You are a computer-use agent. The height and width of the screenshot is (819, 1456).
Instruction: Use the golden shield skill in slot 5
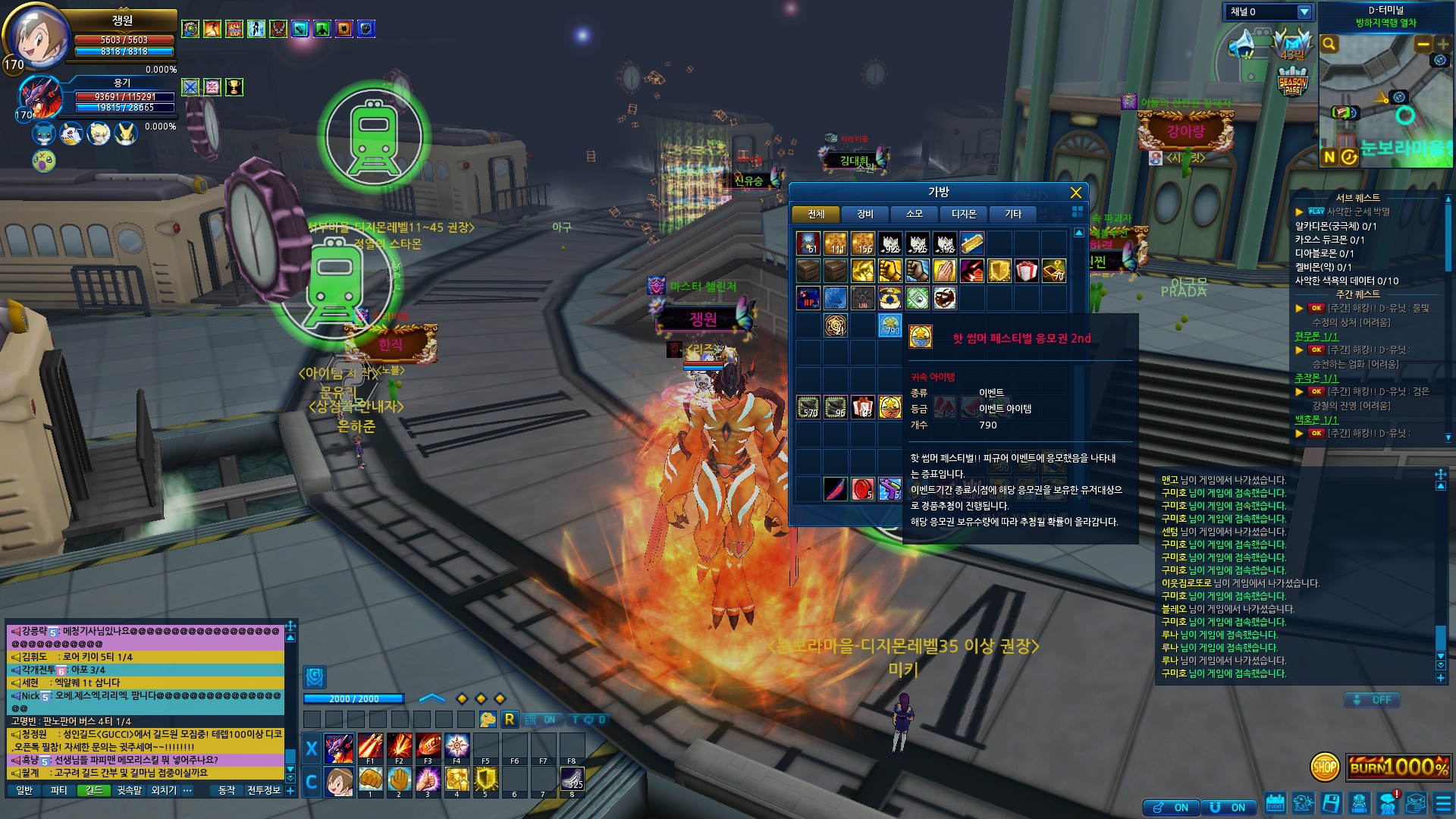pos(485,780)
